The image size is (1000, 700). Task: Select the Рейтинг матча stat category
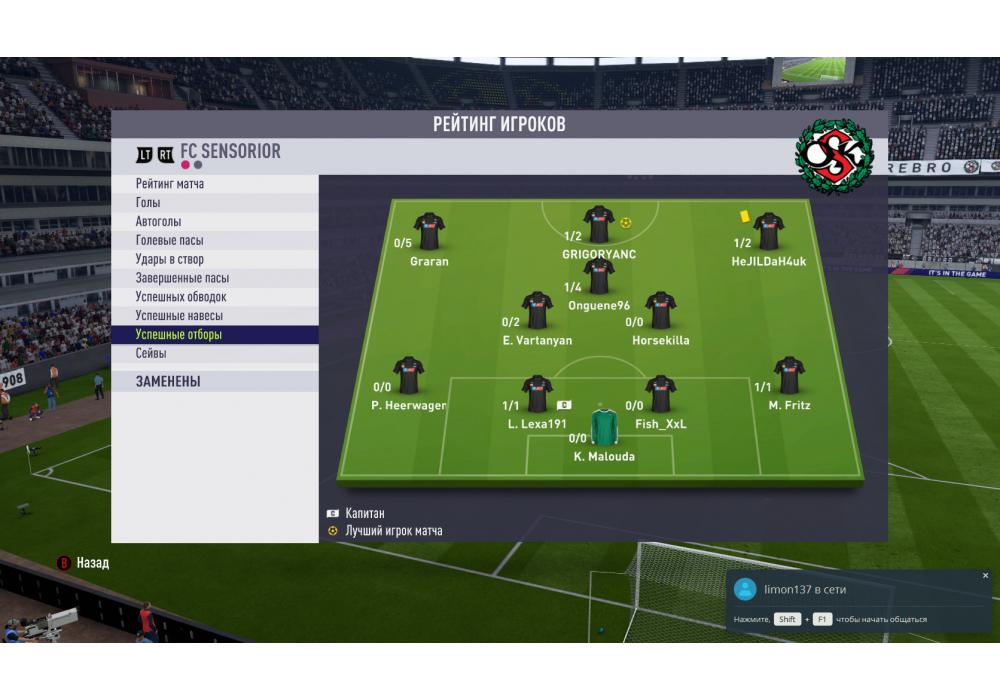[x=170, y=184]
